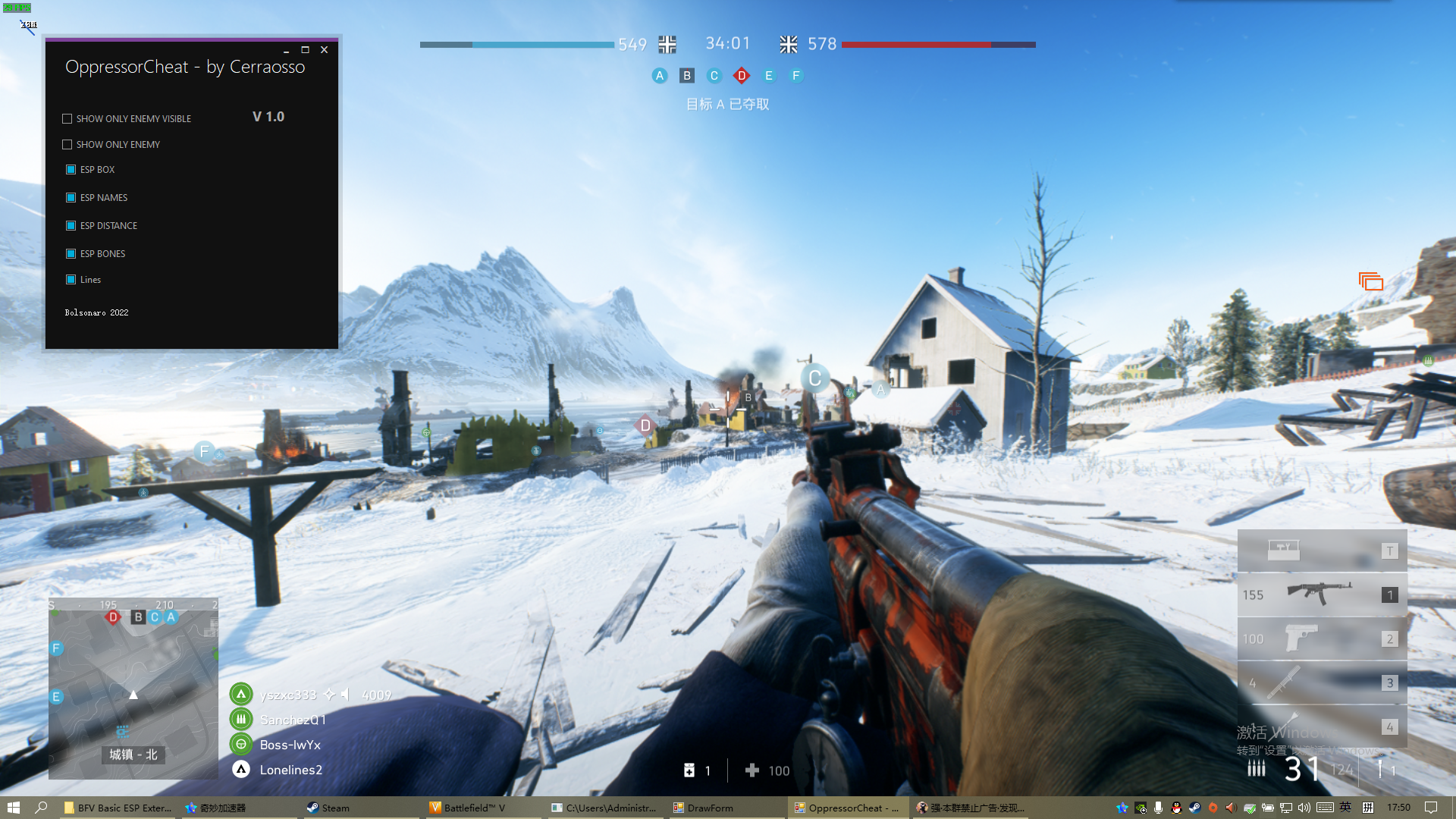Check SHOW ONLY ENEMY VISIBLE option
Image resolution: width=1456 pixels, height=819 pixels.
point(67,119)
